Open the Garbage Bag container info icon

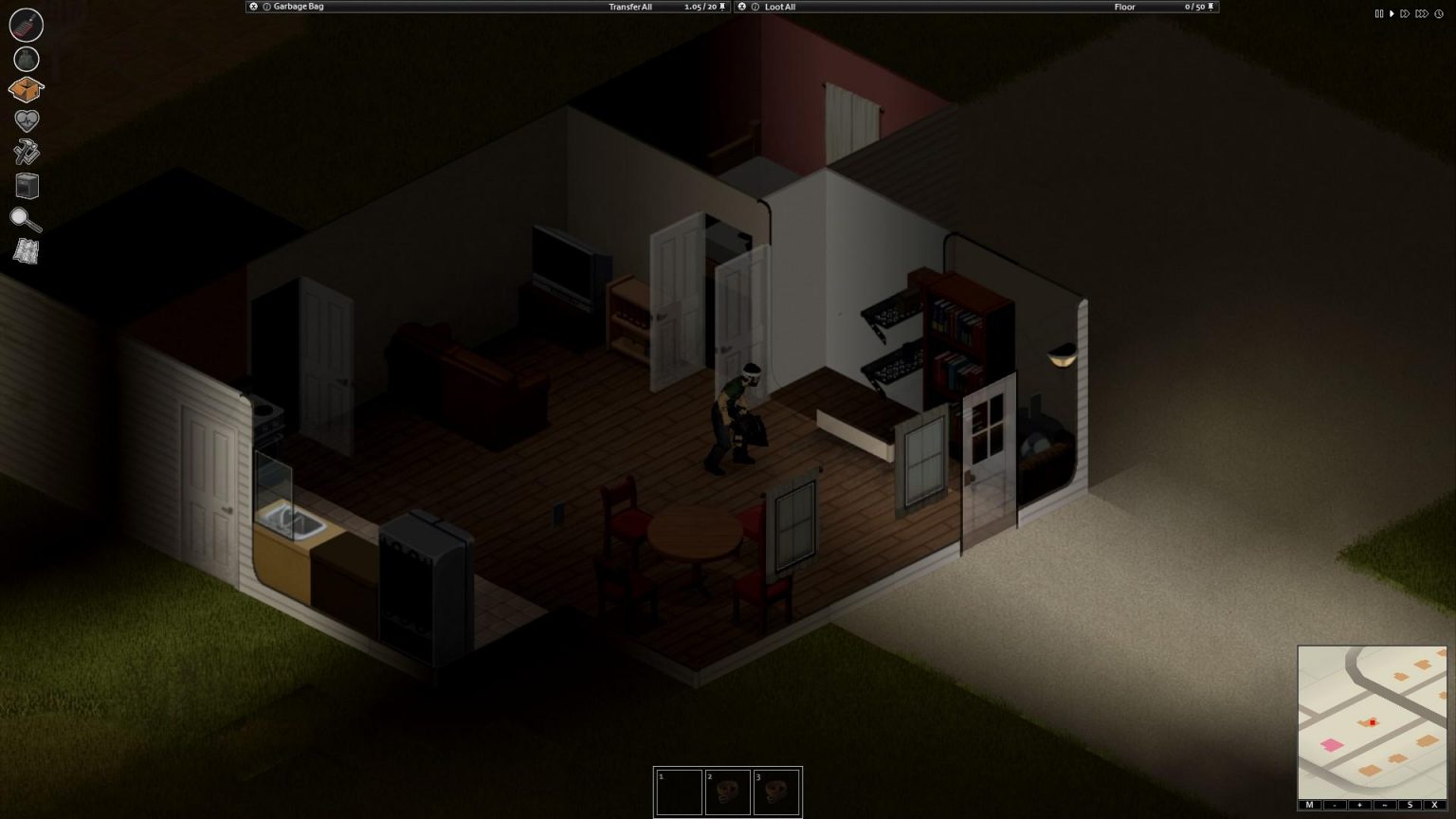click(x=264, y=7)
